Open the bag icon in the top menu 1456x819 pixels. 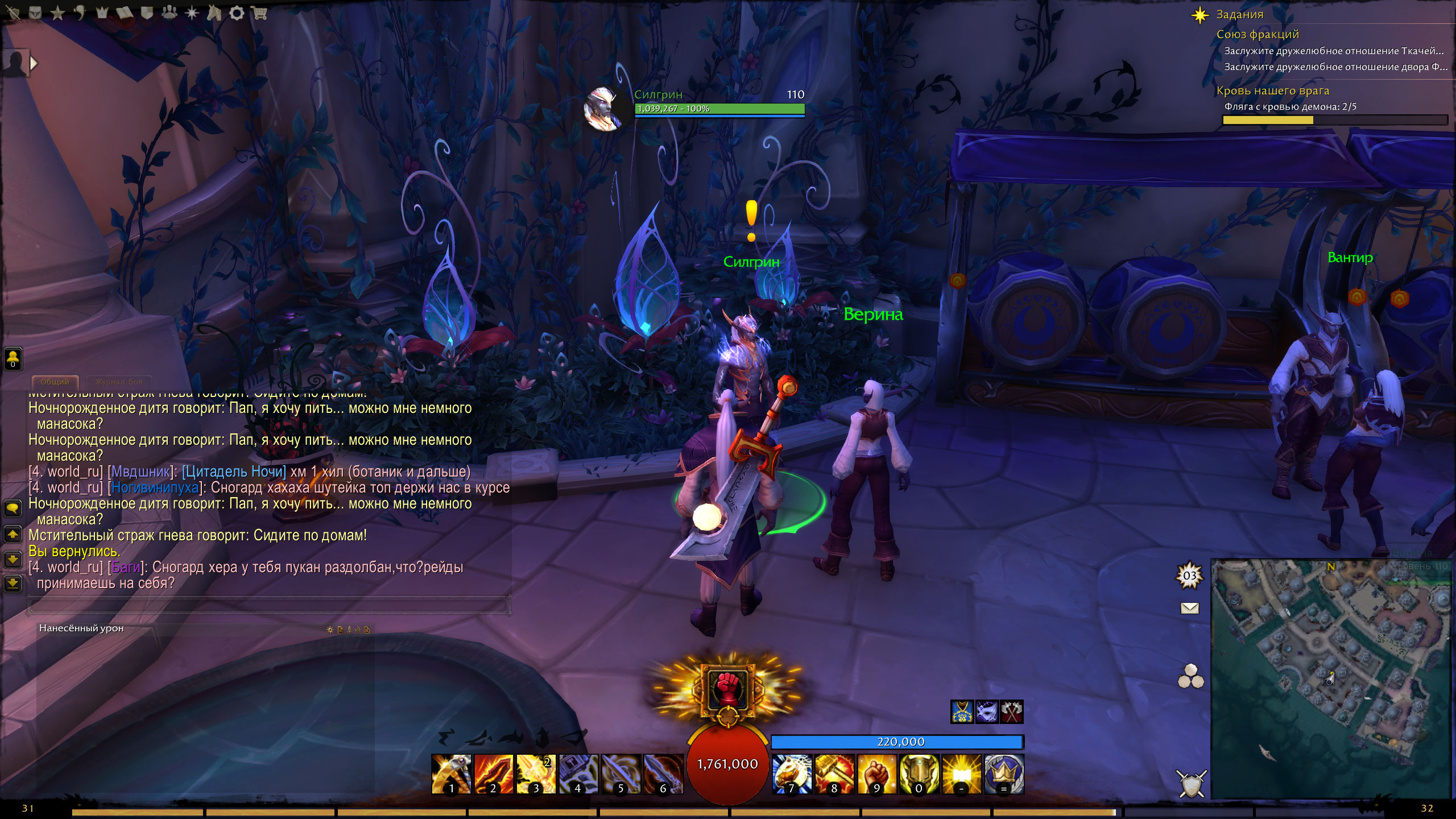(x=35, y=13)
